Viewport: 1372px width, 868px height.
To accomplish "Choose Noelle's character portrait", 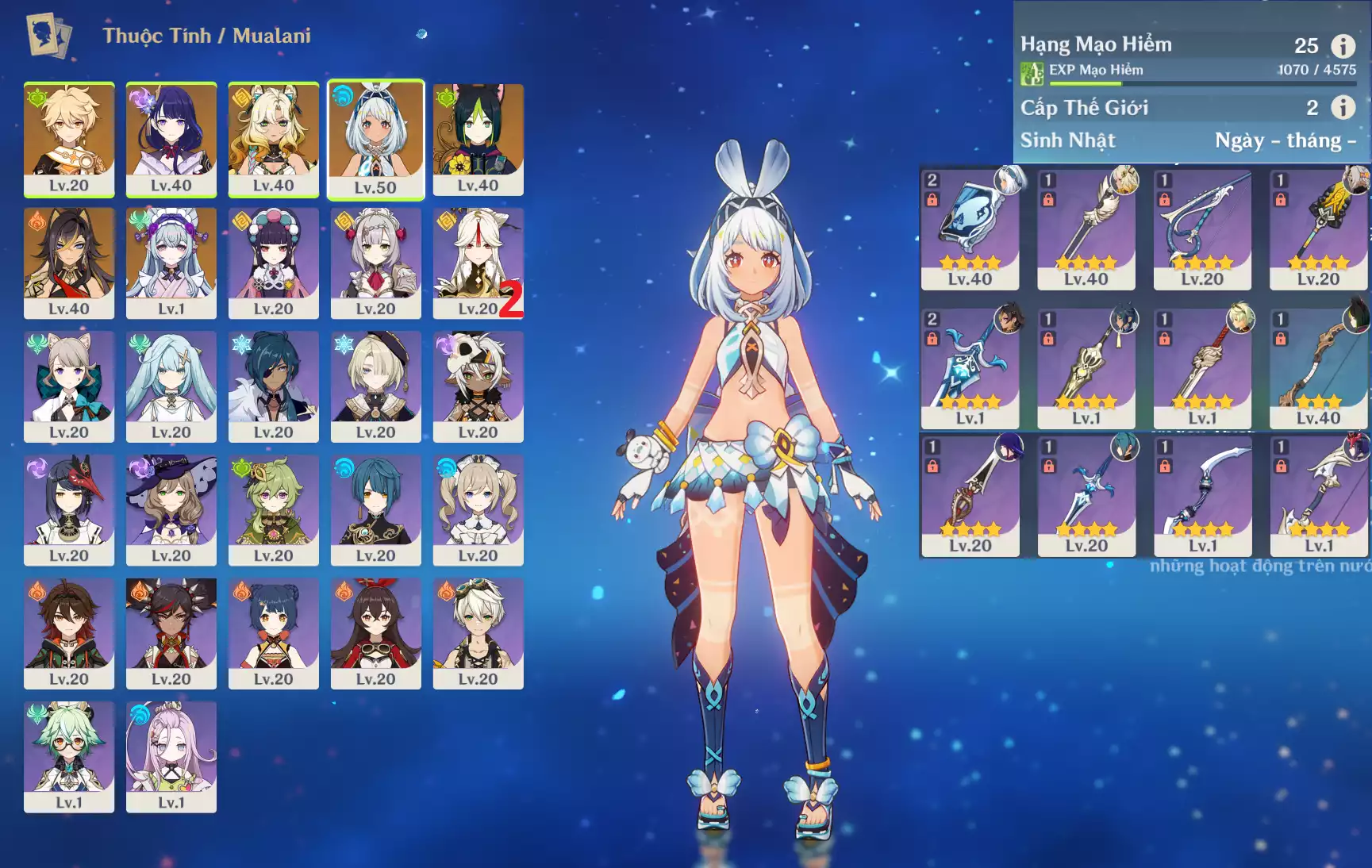I will (x=376, y=263).
